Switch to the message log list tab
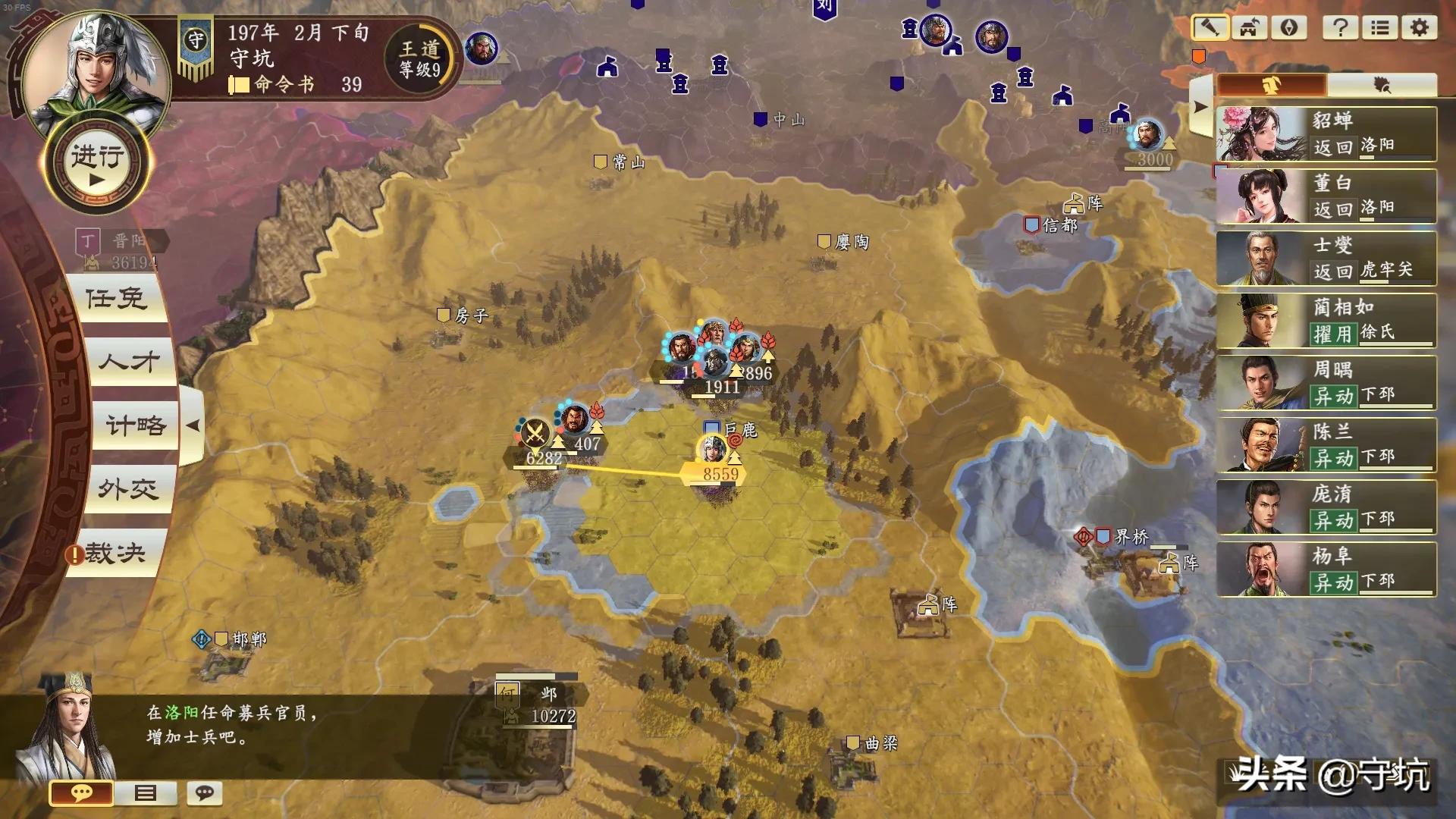 tap(145, 793)
